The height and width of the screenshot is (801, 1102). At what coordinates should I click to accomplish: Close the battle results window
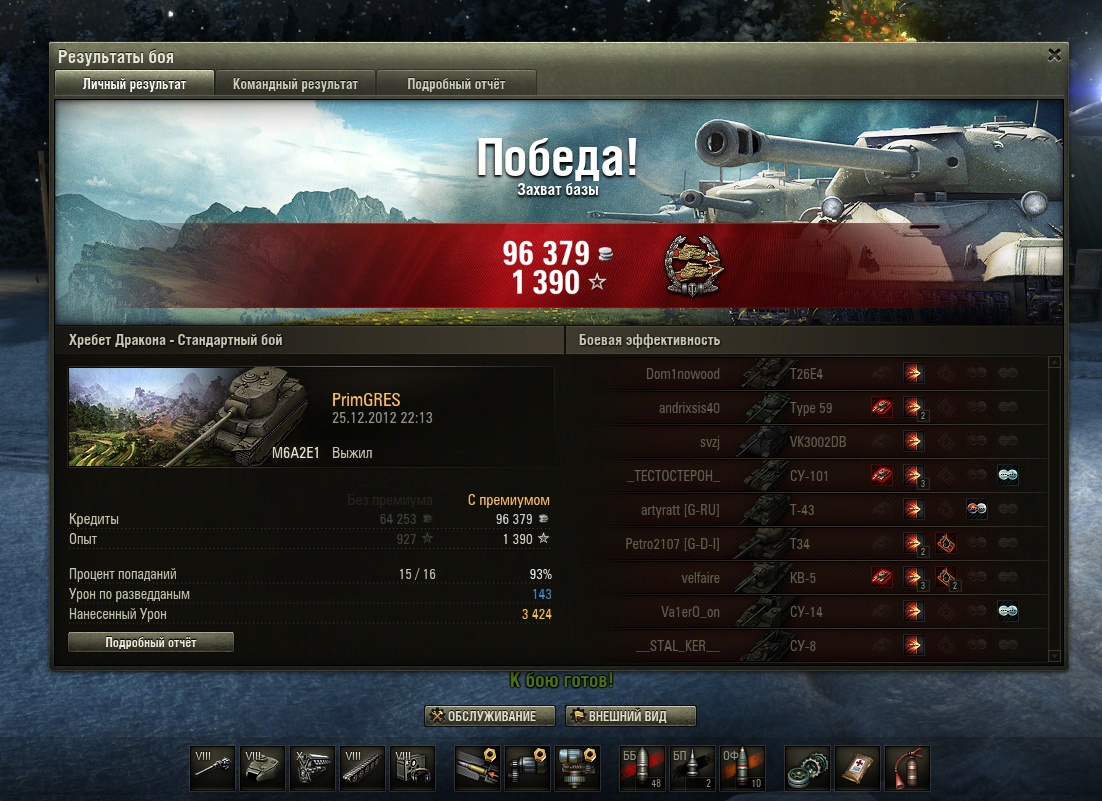[x=1054, y=56]
